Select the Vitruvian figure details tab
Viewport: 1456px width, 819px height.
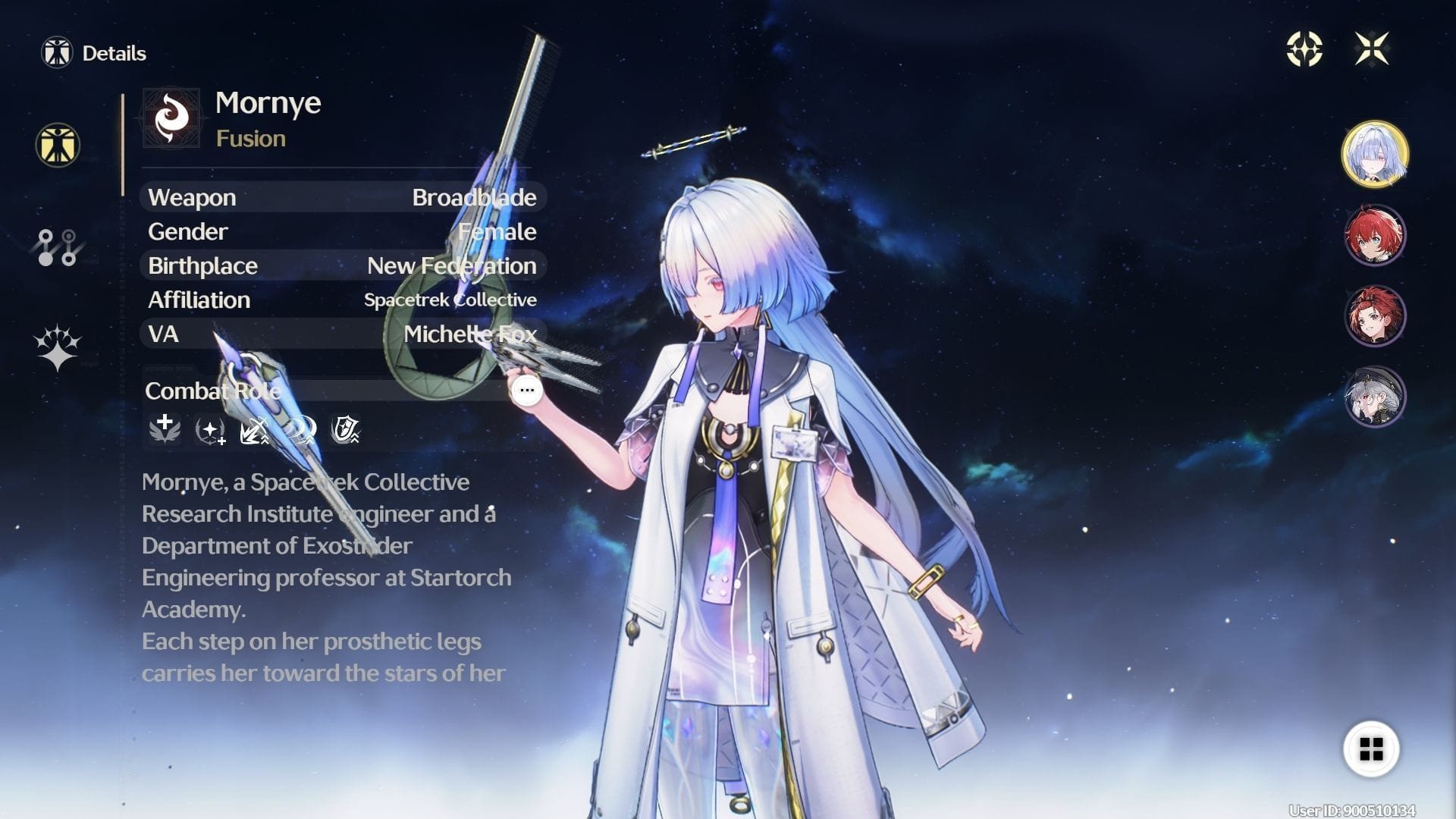tap(58, 145)
